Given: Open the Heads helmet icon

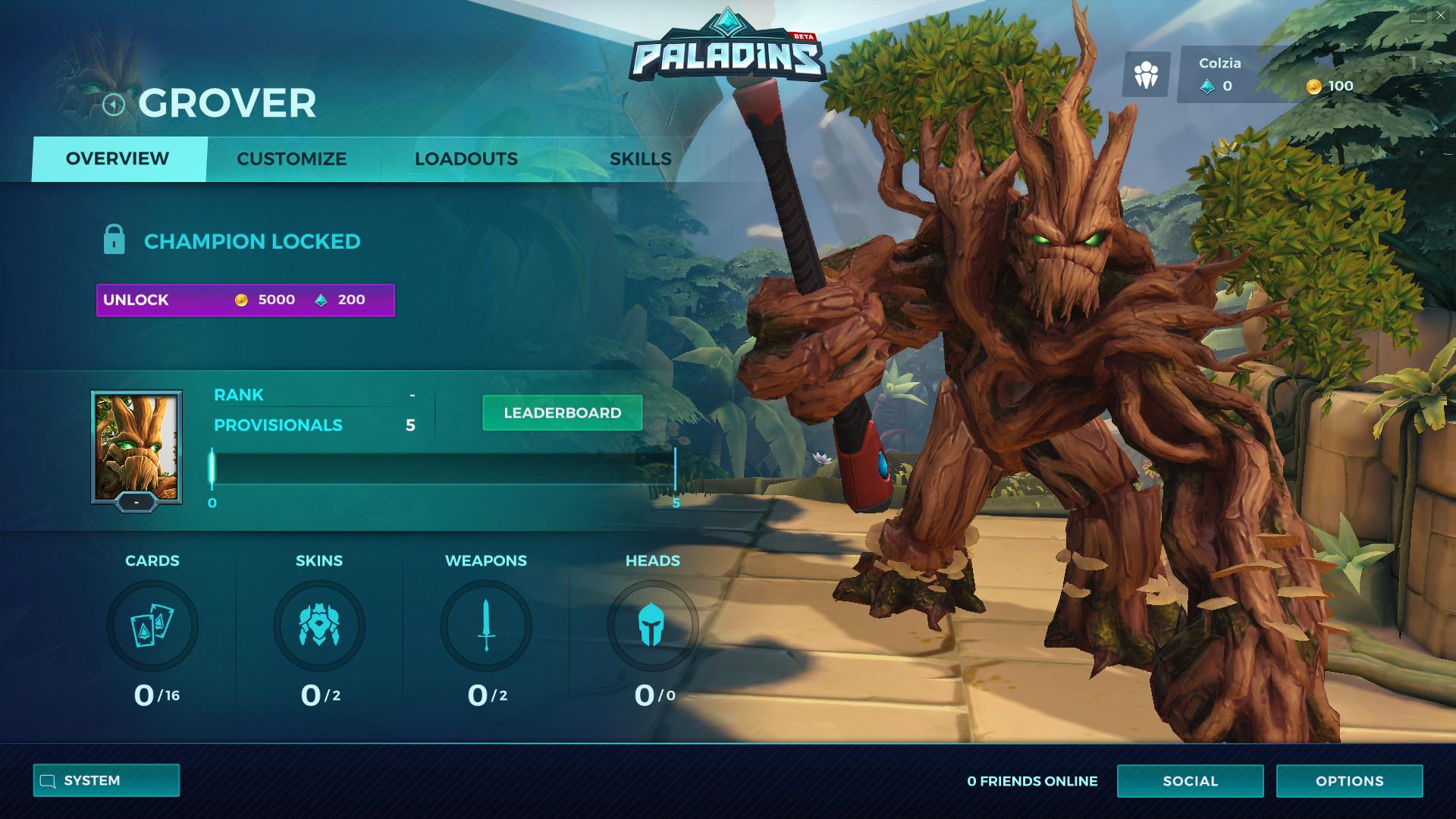Looking at the screenshot, I should click(652, 626).
